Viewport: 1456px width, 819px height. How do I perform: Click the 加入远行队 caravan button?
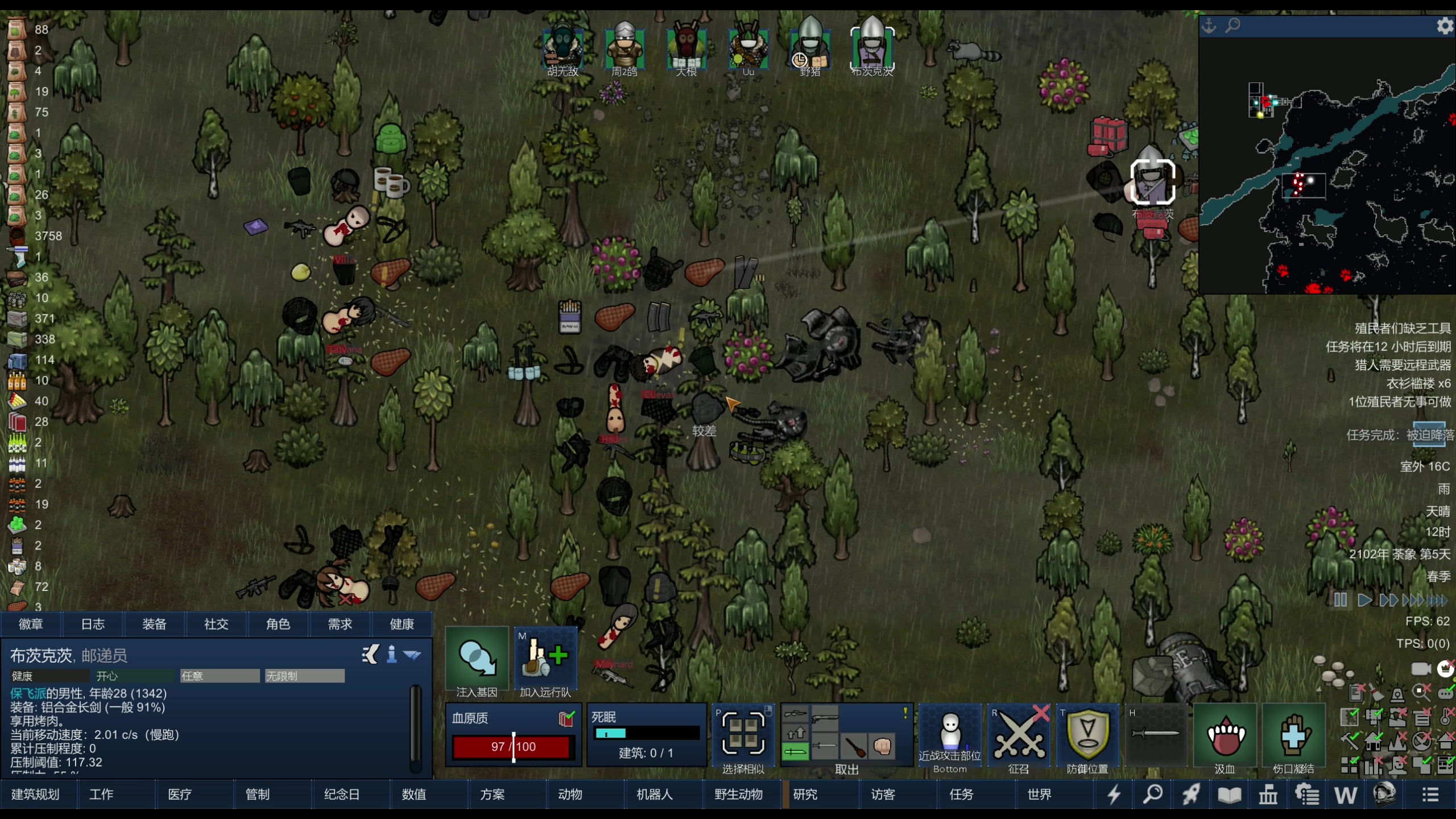coord(545,660)
